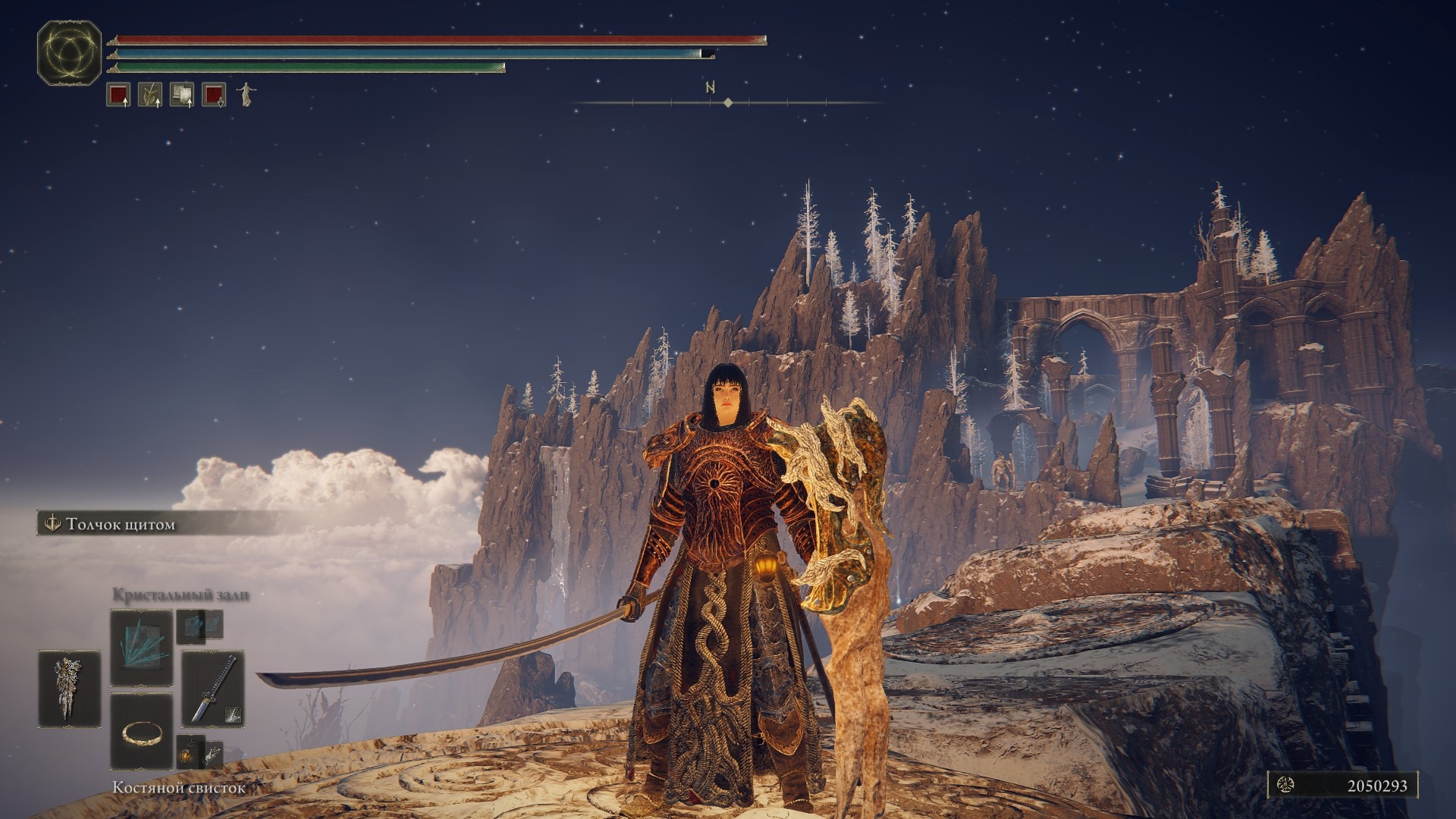
Task: Click the red debuff icon with down arrow
Action: tap(214, 95)
